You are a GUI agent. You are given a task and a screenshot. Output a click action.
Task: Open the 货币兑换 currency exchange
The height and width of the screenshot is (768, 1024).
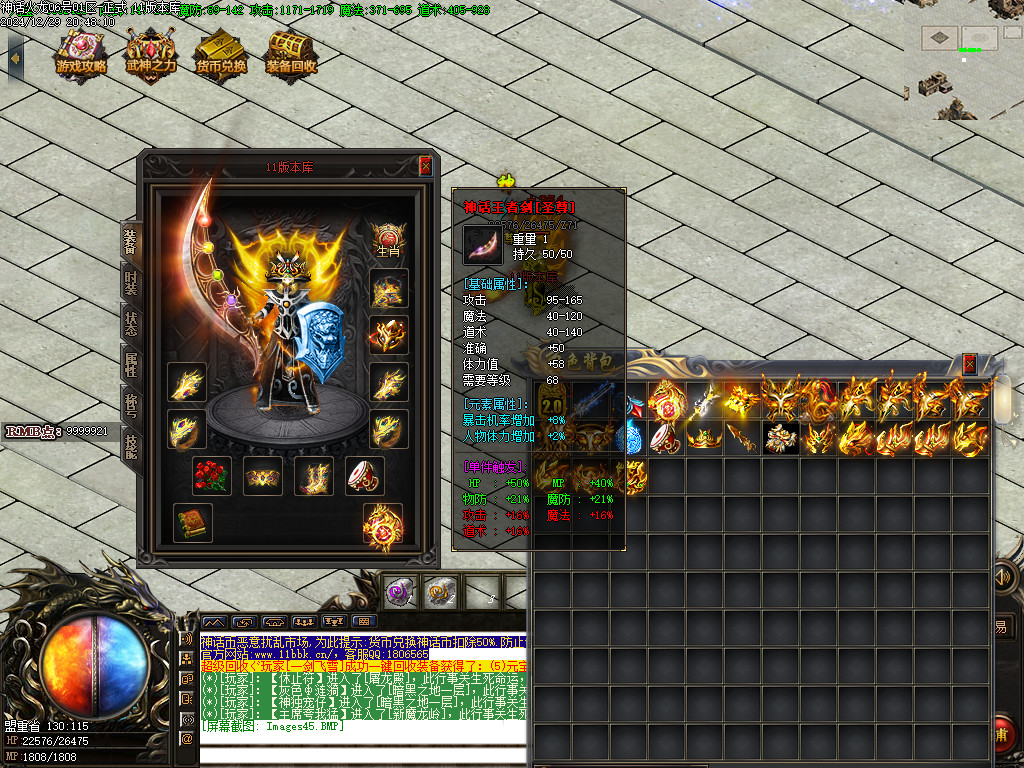pyautogui.click(x=221, y=52)
